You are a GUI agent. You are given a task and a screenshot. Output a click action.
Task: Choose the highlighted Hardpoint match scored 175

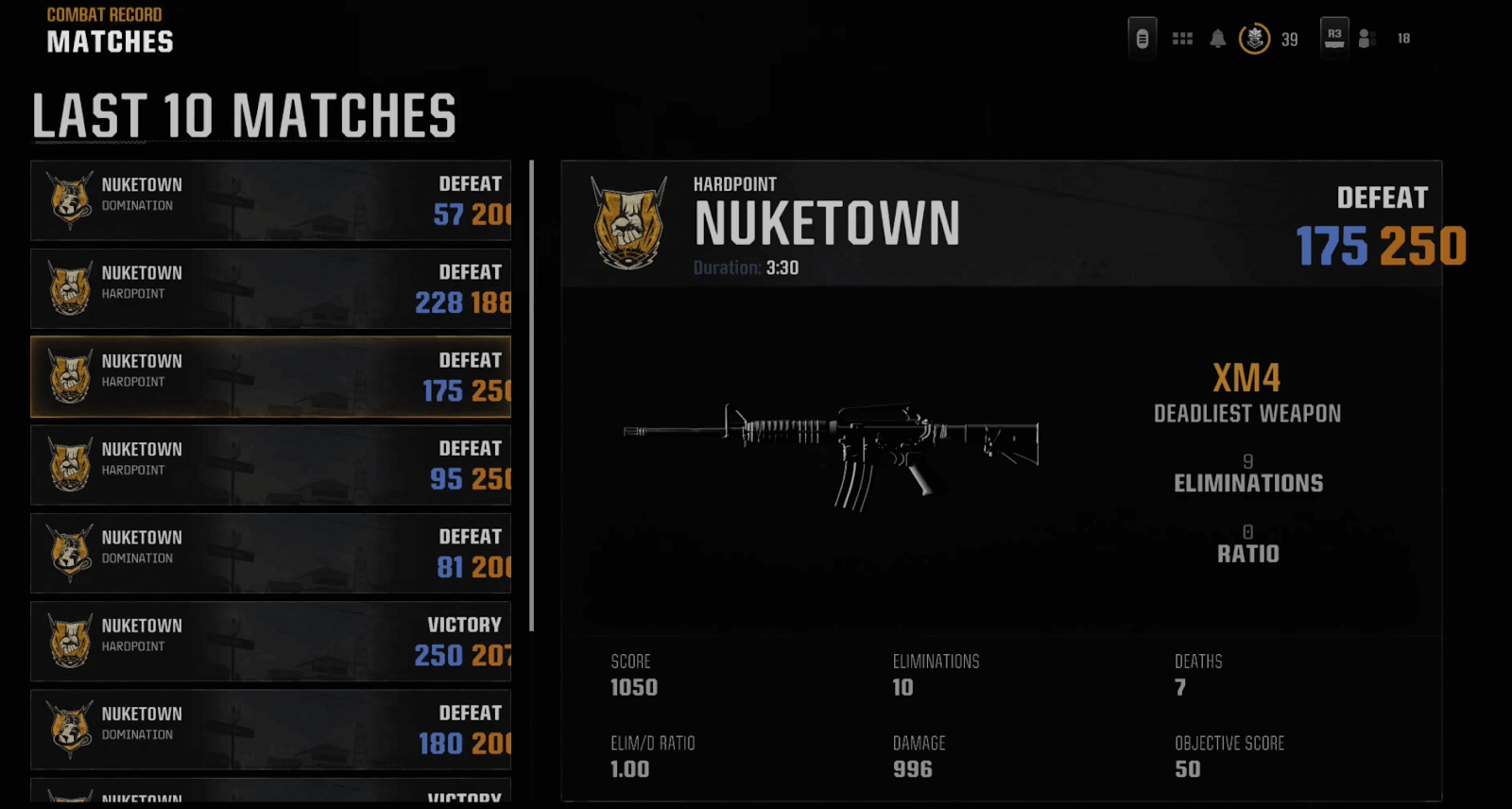[270, 376]
